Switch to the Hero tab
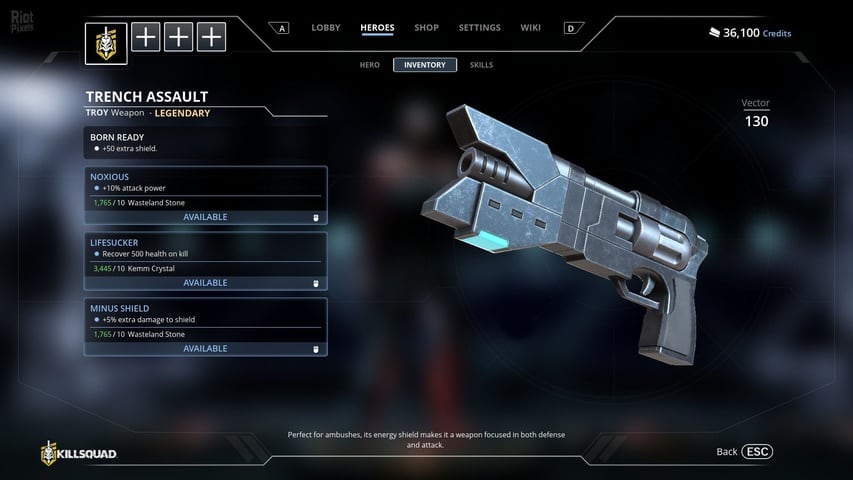853x480 pixels. point(370,65)
